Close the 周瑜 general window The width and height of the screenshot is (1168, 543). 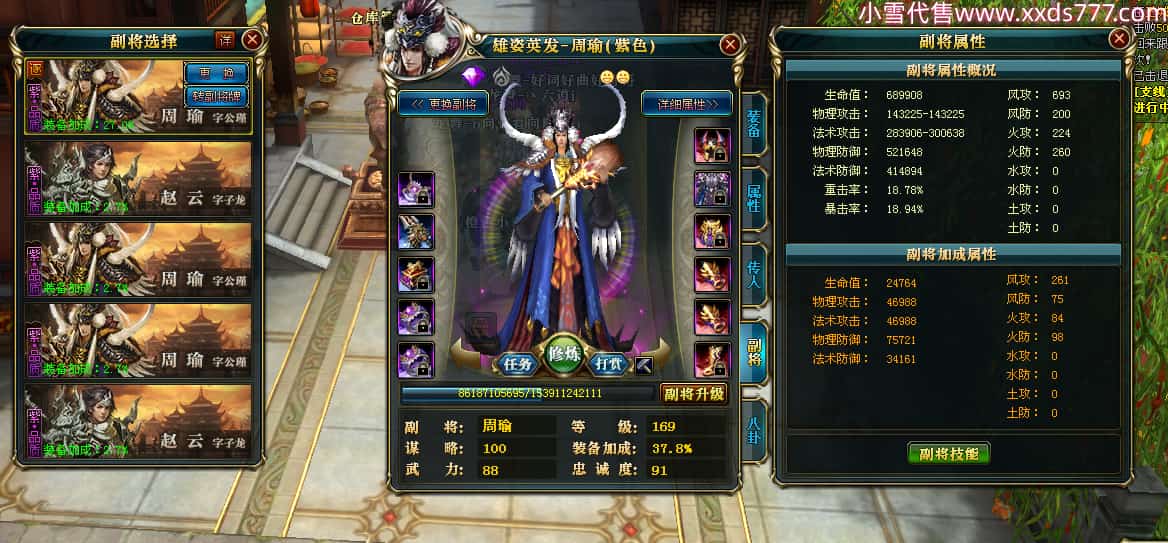[731, 45]
